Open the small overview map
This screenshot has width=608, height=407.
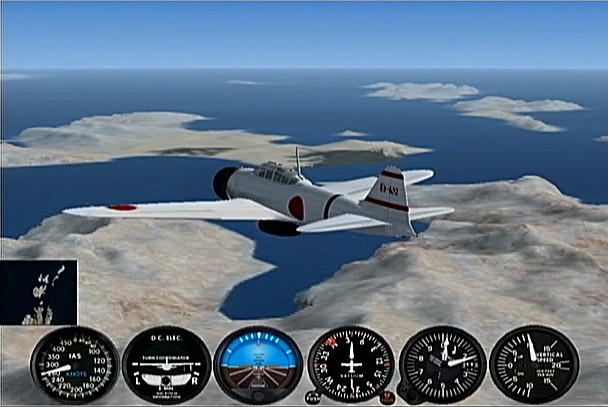[39, 293]
